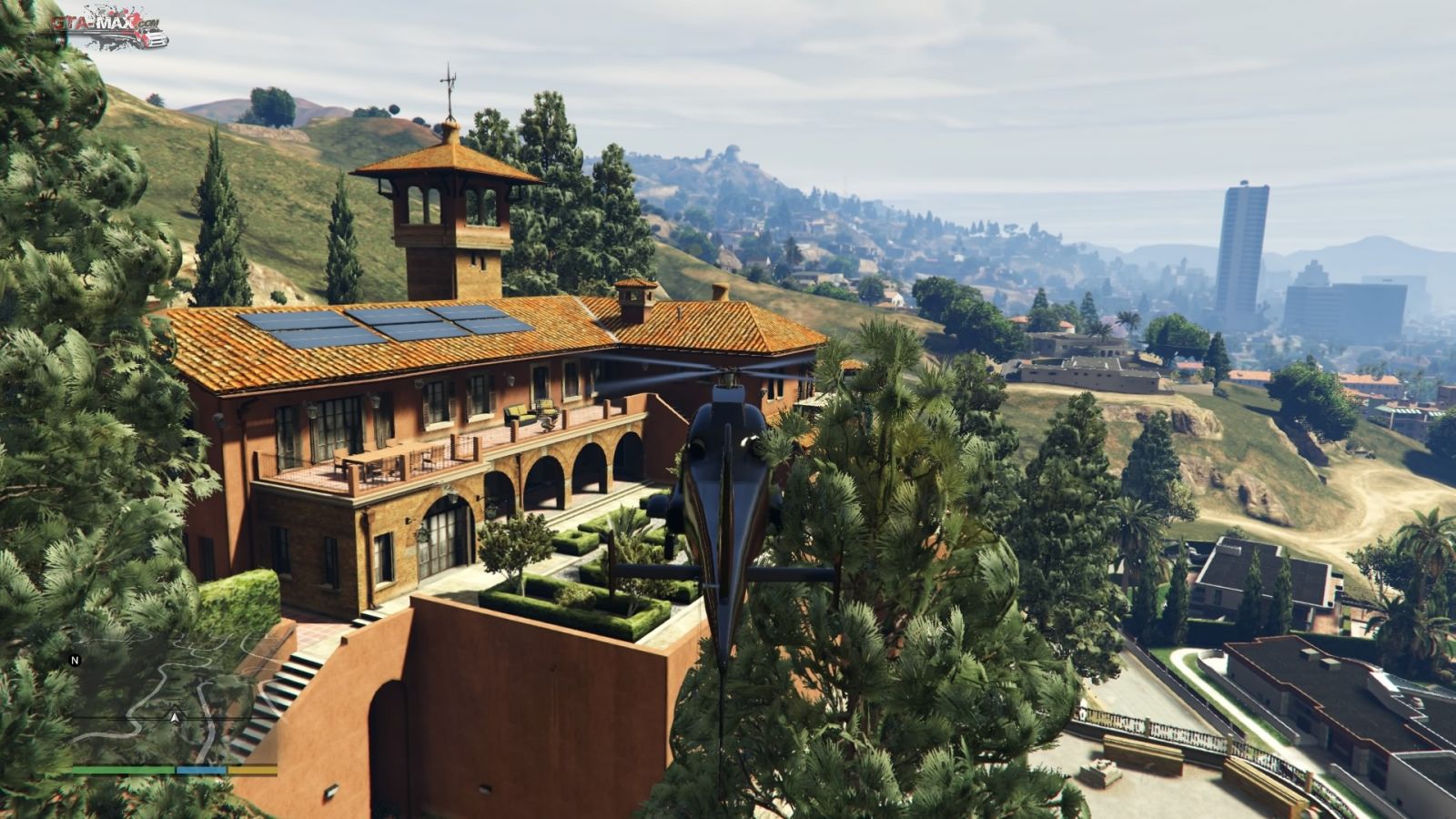1456x819 pixels.
Task: Toggle the yellow special ability bar segment
Action: pyautogui.click(x=253, y=769)
